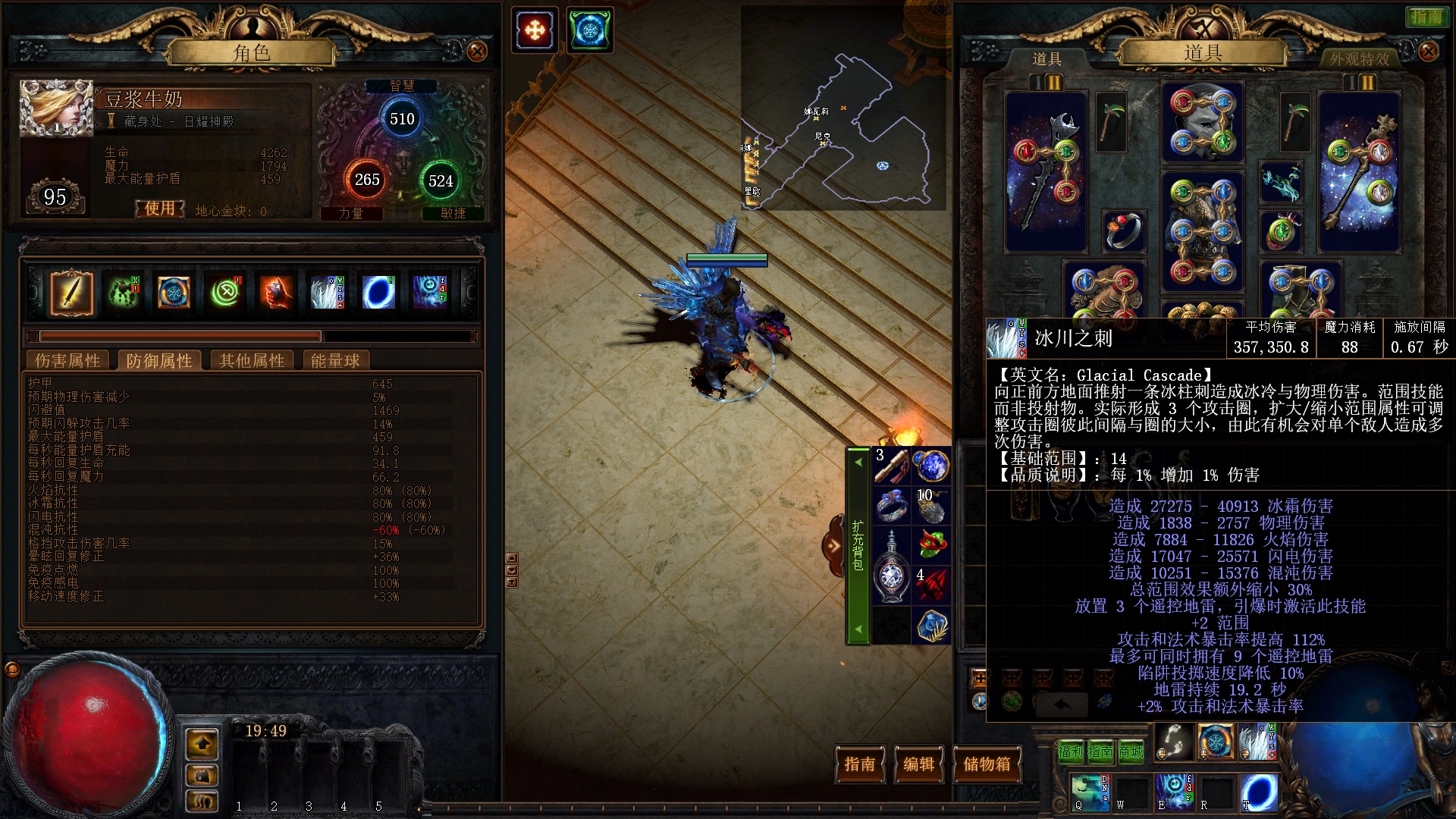The image size is (1456, 819).
Task: Choose the blue portal skill in skill list
Action: (x=378, y=293)
